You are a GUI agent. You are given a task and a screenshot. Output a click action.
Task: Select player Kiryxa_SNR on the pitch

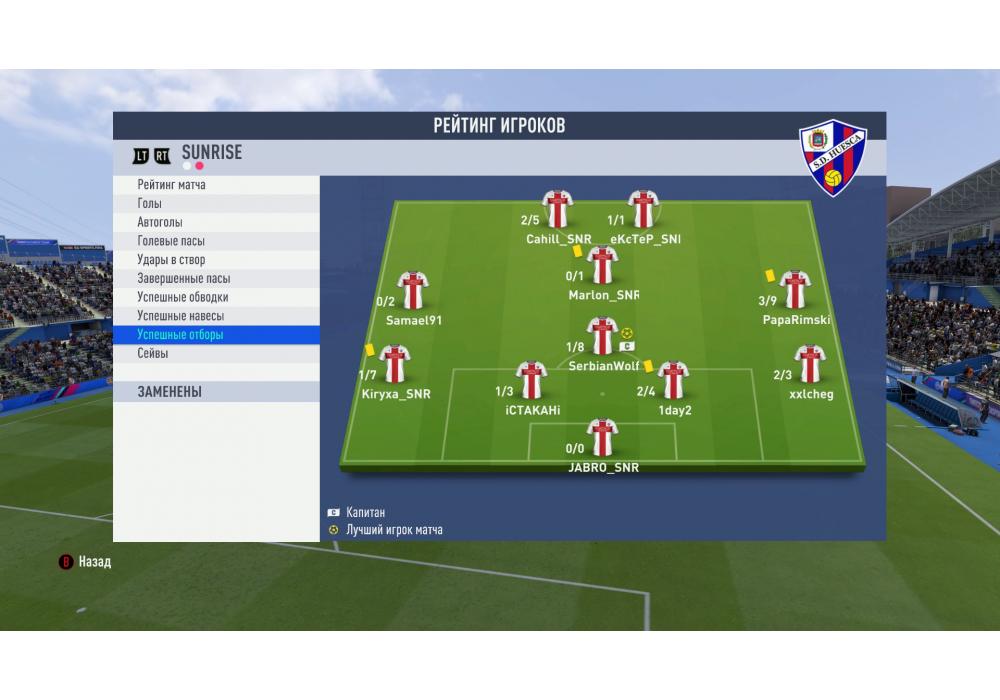(395, 364)
